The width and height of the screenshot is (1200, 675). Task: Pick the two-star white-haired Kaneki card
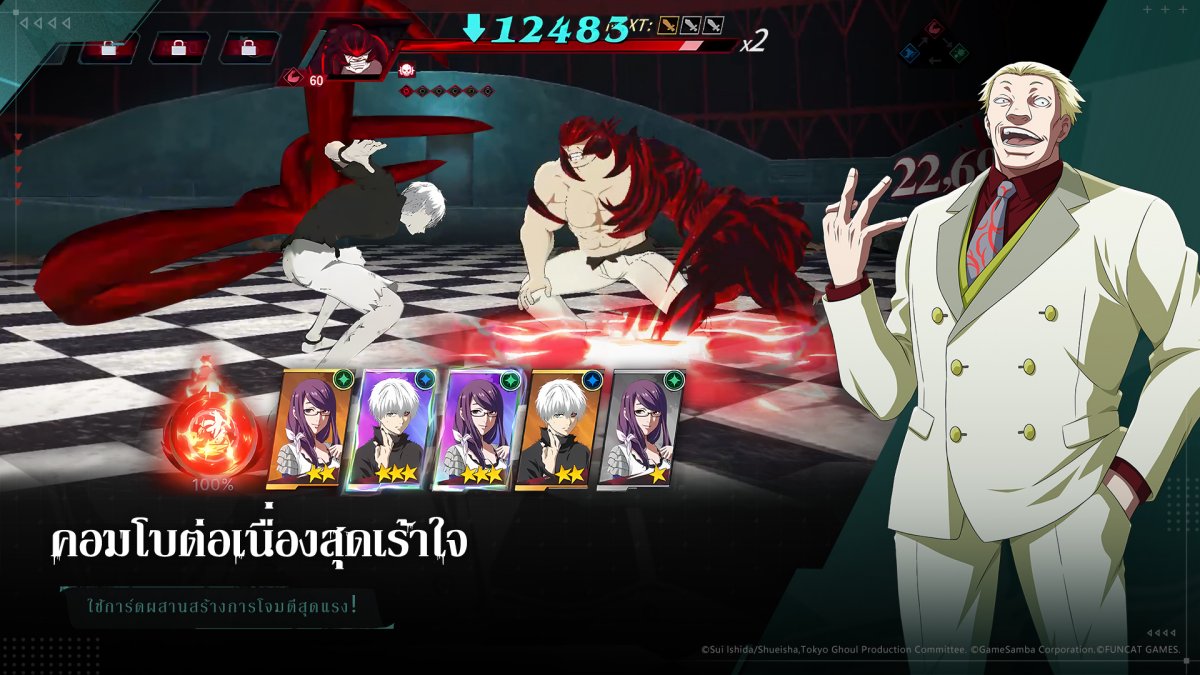[x=556, y=429]
